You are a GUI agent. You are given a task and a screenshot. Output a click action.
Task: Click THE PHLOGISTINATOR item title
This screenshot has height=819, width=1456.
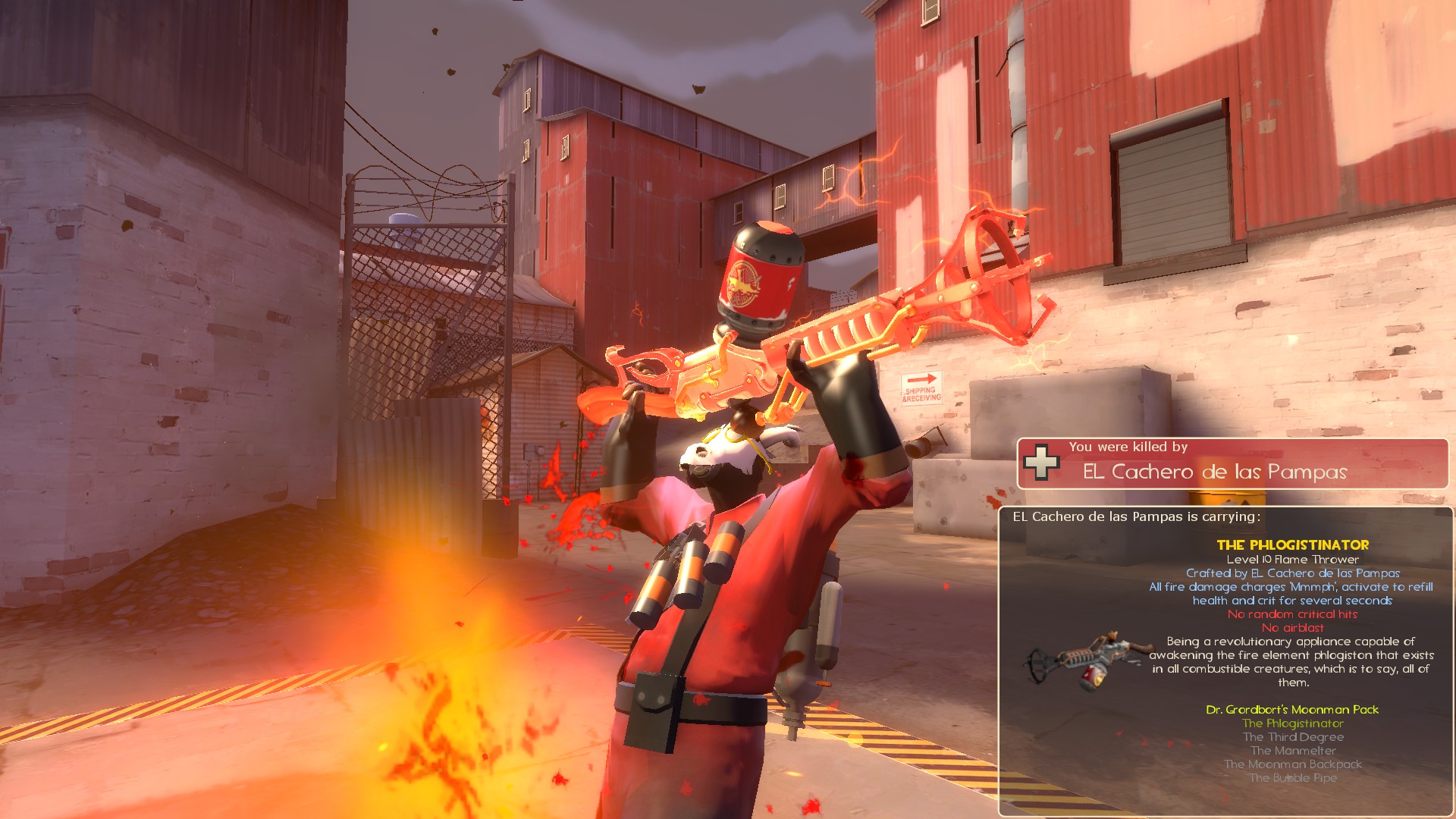(x=1292, y=544)
